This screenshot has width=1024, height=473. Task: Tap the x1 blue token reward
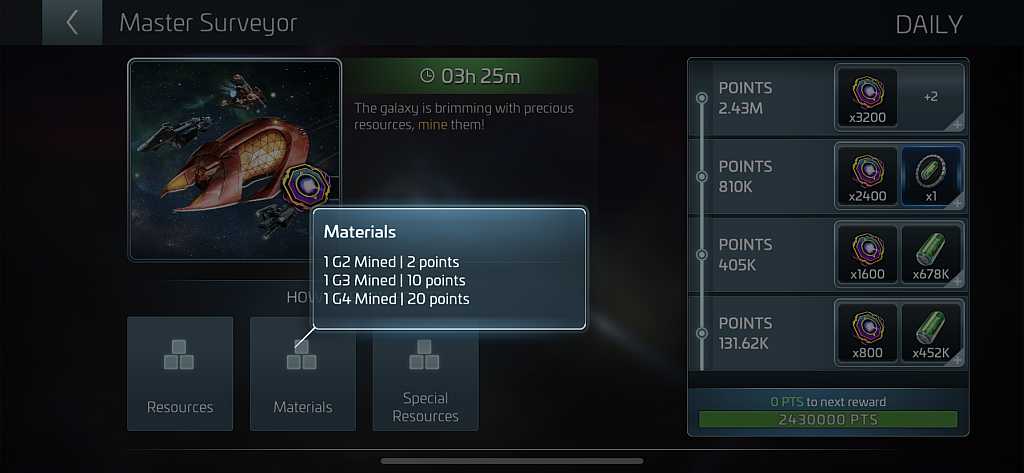pyautogui.click(x=931, y=176)
